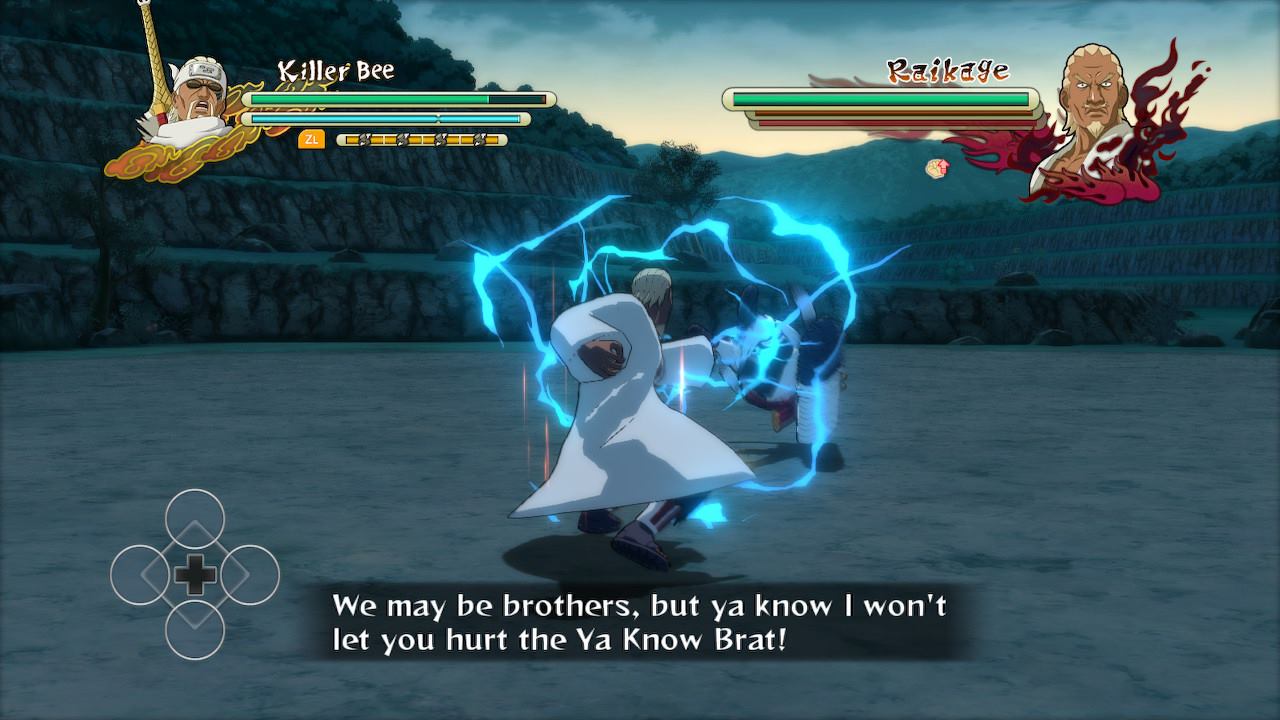Pick the right ninja tool slot on the D-pad
The width and height of the screenshot is (1280, 720).
coord(249,575)
